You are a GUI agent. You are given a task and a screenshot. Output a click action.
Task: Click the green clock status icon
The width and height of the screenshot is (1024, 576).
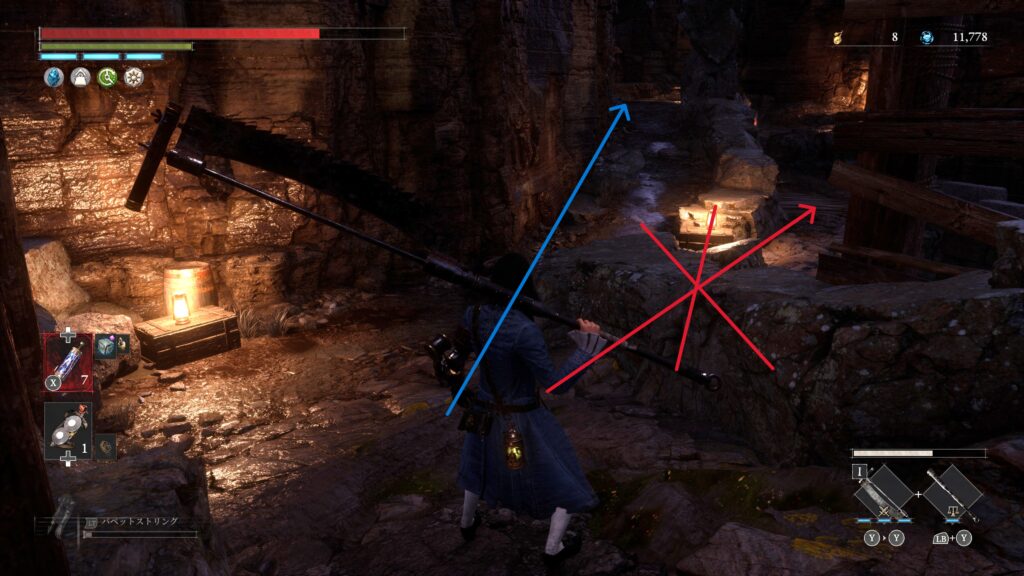(106, 77)
